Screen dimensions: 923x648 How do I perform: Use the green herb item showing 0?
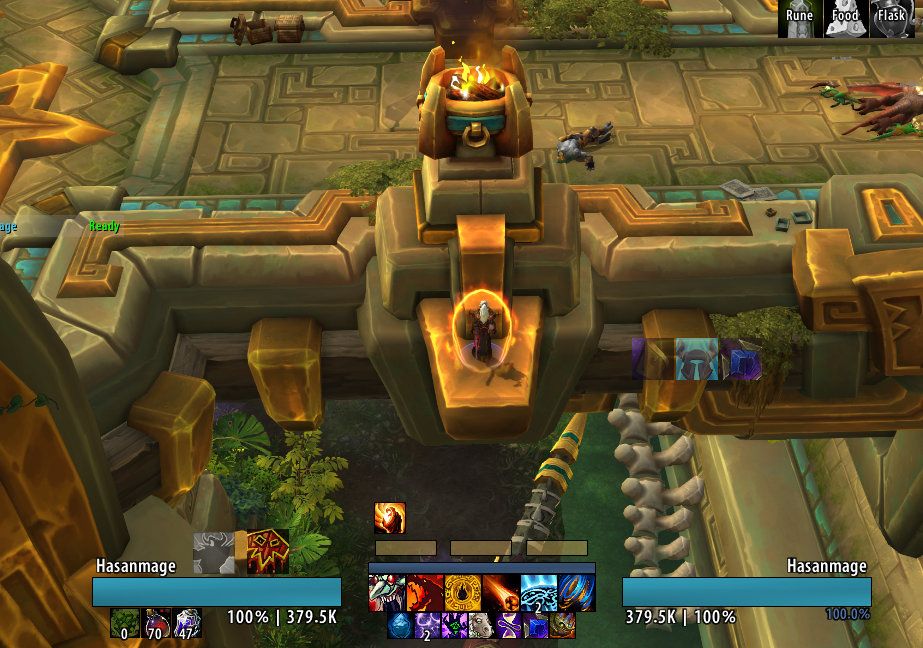click(x=126, y=624)
